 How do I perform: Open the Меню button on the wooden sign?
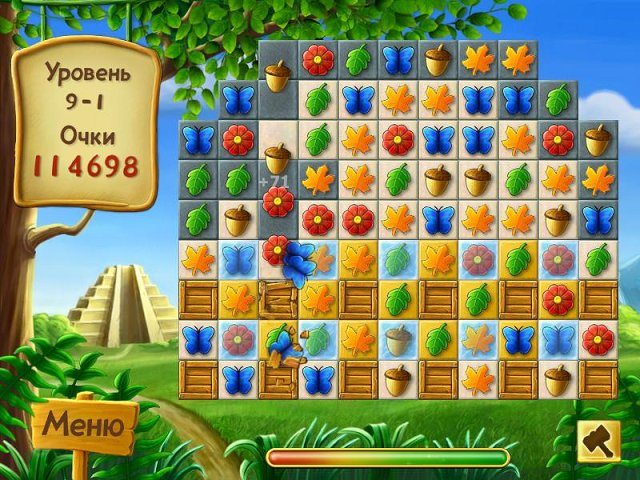tap(86, 426)
